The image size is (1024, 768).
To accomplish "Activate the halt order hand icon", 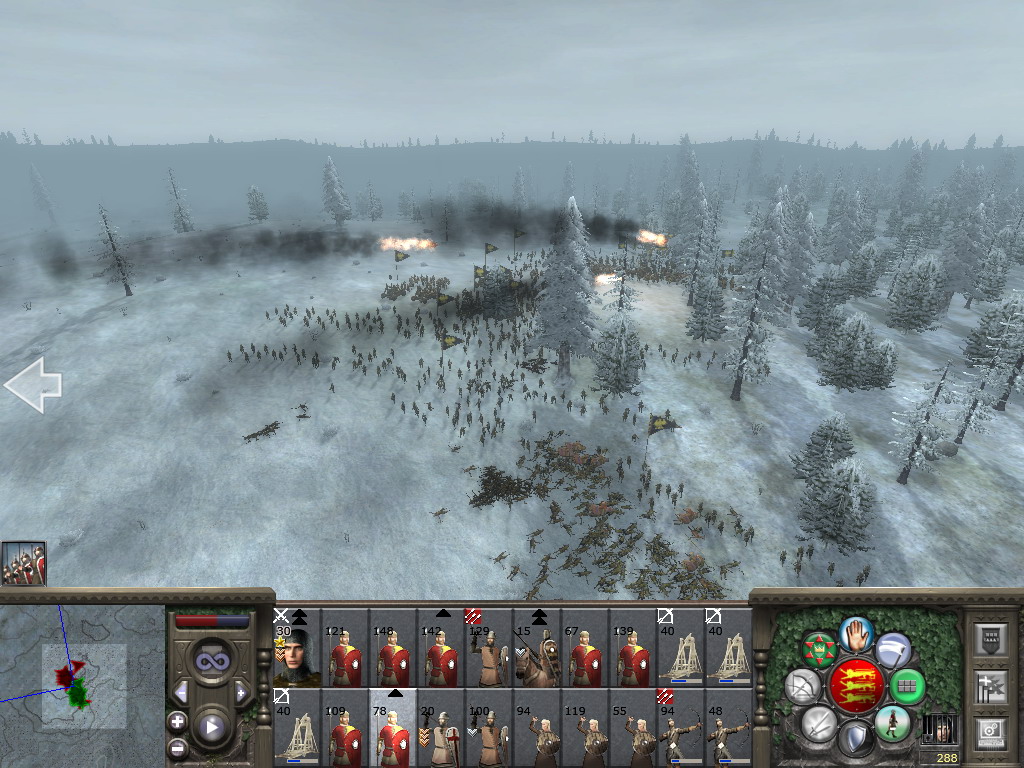I will pos(857,632).
